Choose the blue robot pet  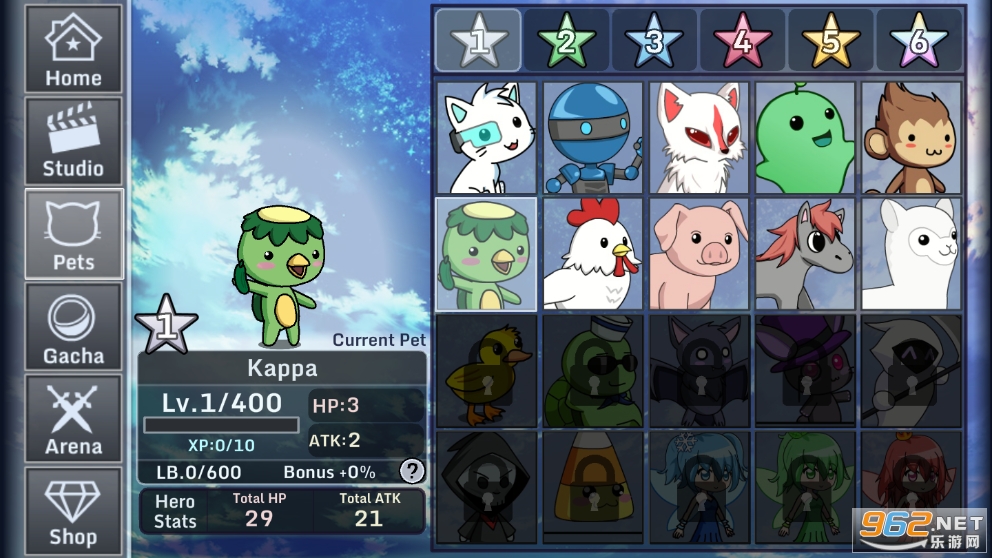point(593,138)
